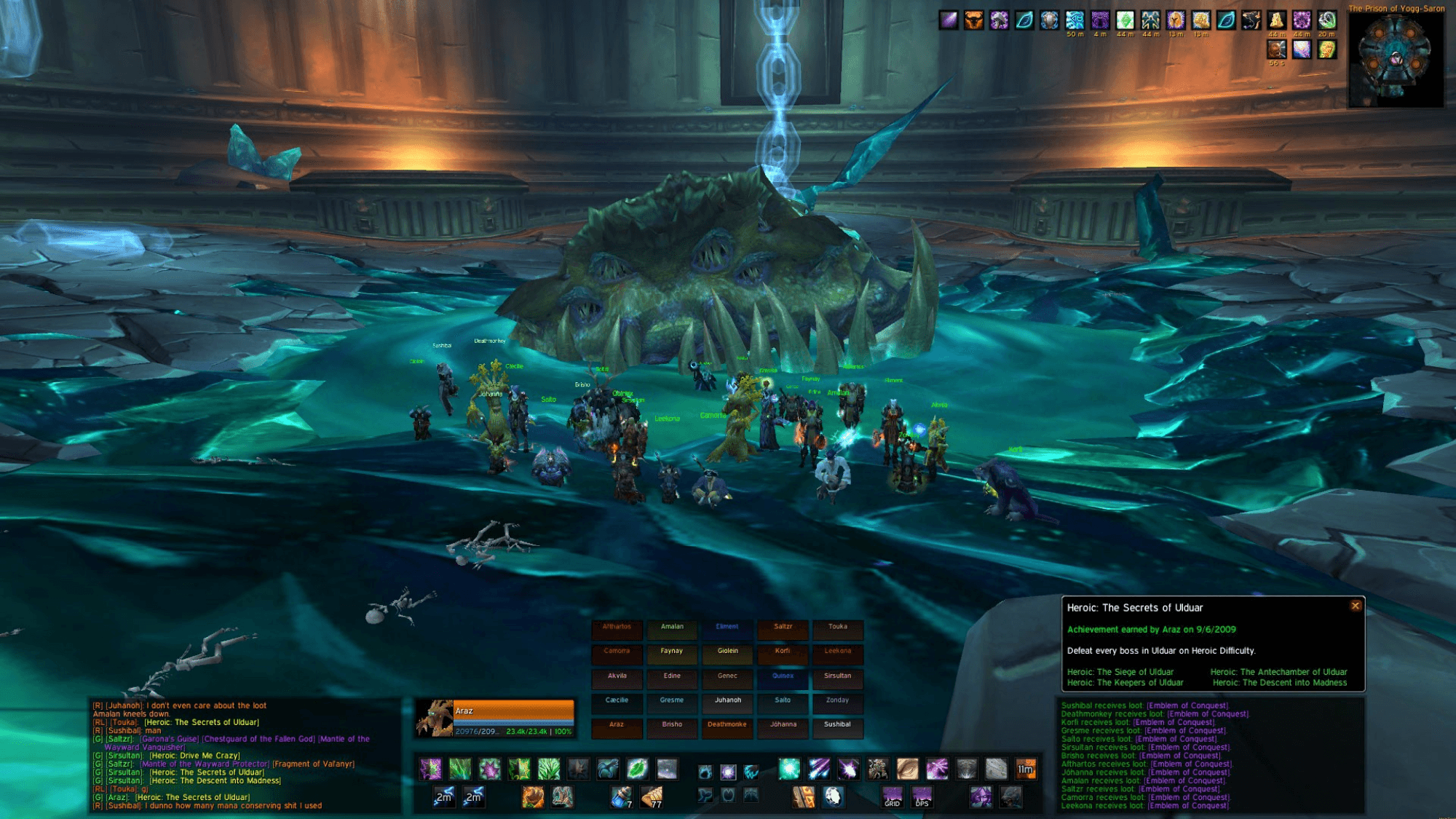Target Touka in the raid grid

[837, 628]
